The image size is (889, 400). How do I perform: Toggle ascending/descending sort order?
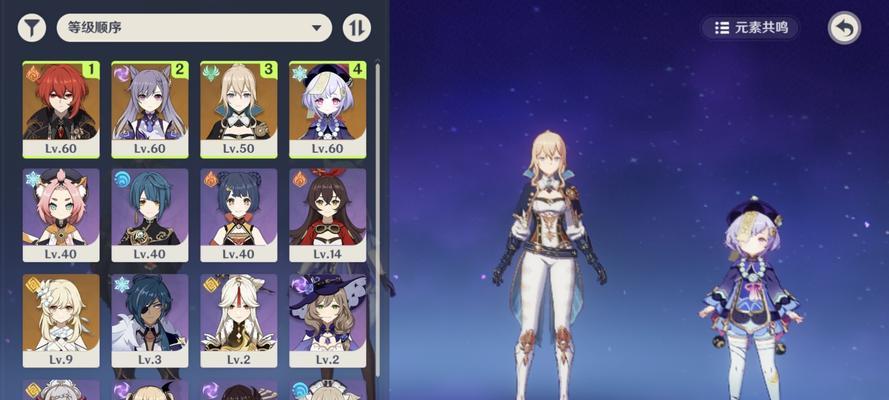coord(356,27)
